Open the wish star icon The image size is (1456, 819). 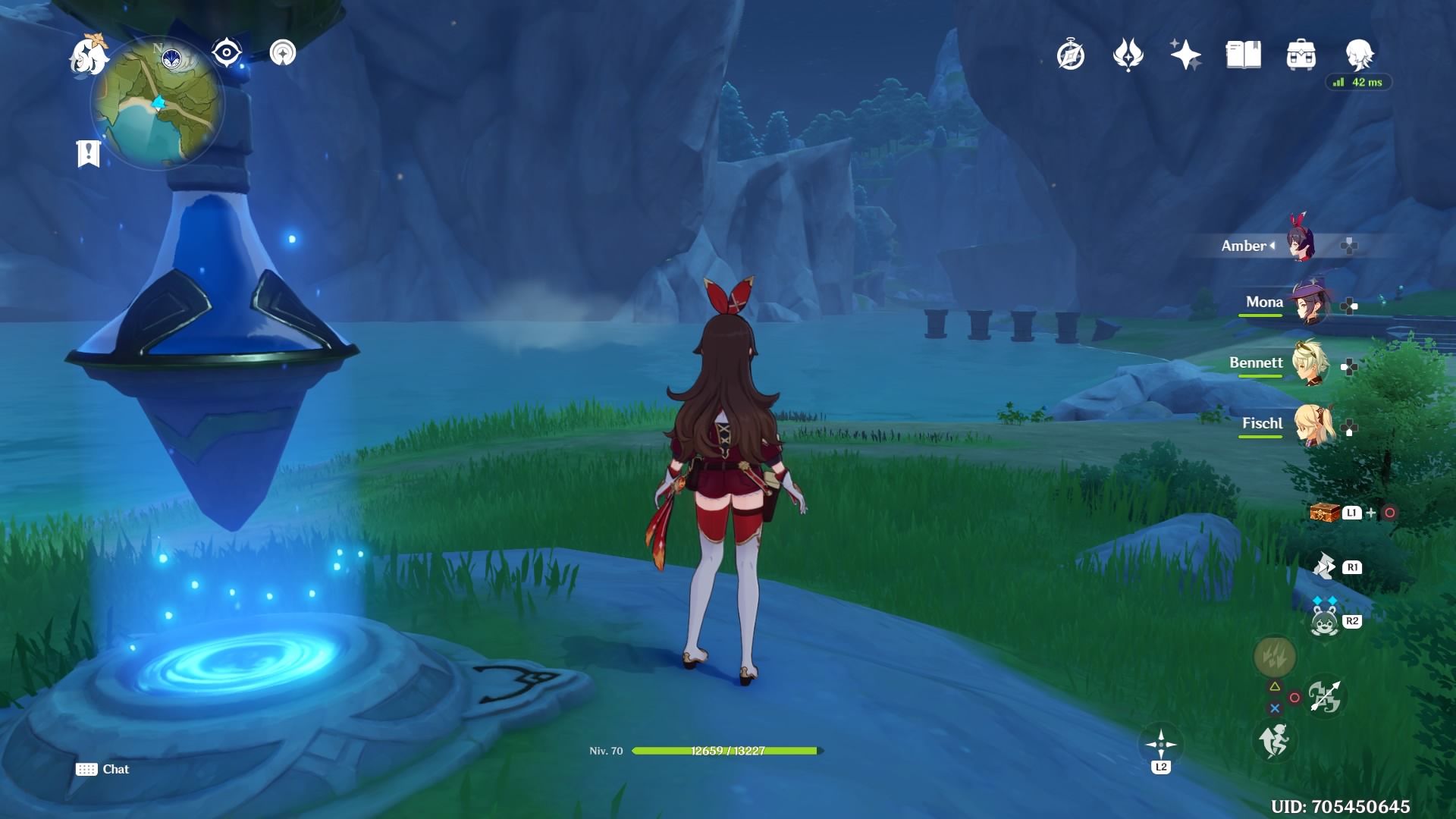1185,55
